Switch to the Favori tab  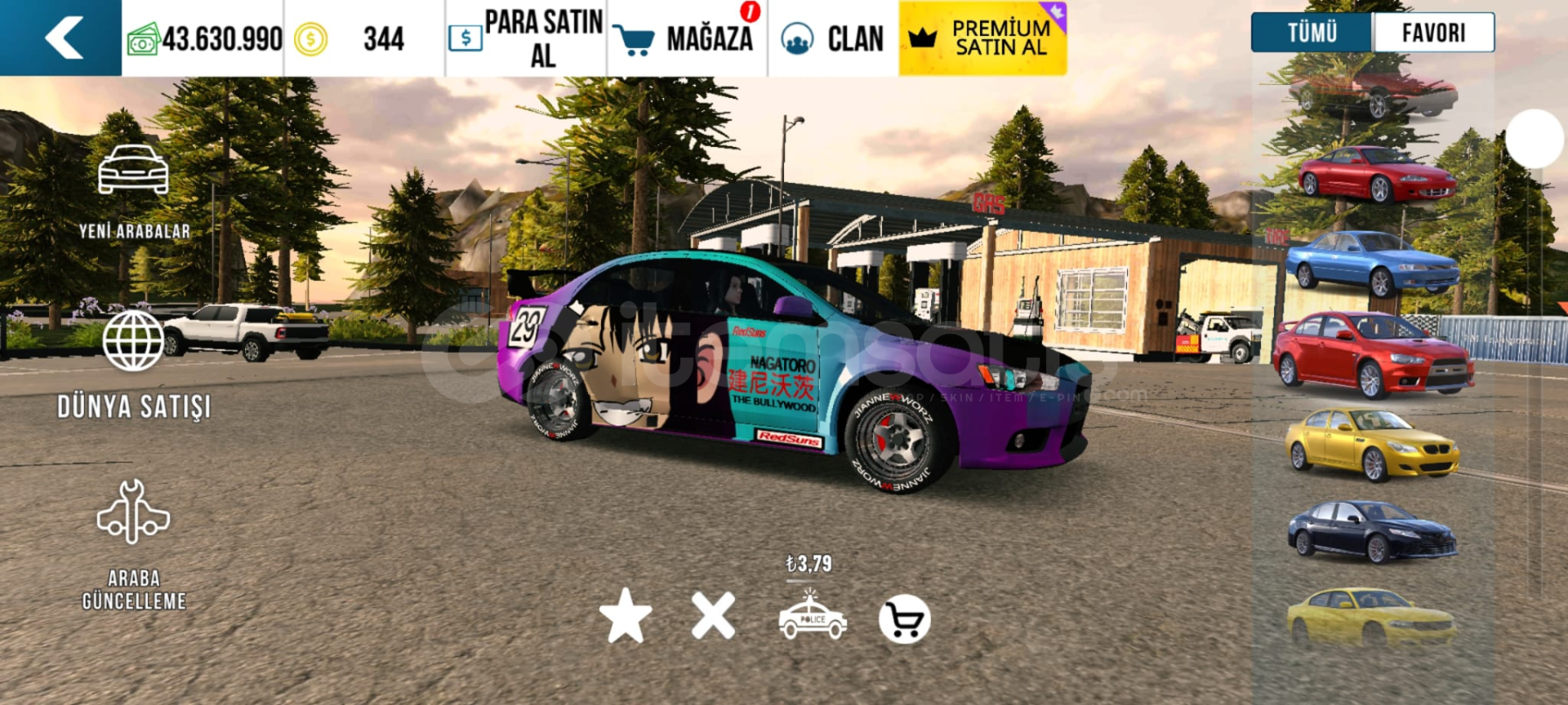(x=1433, y=33)
